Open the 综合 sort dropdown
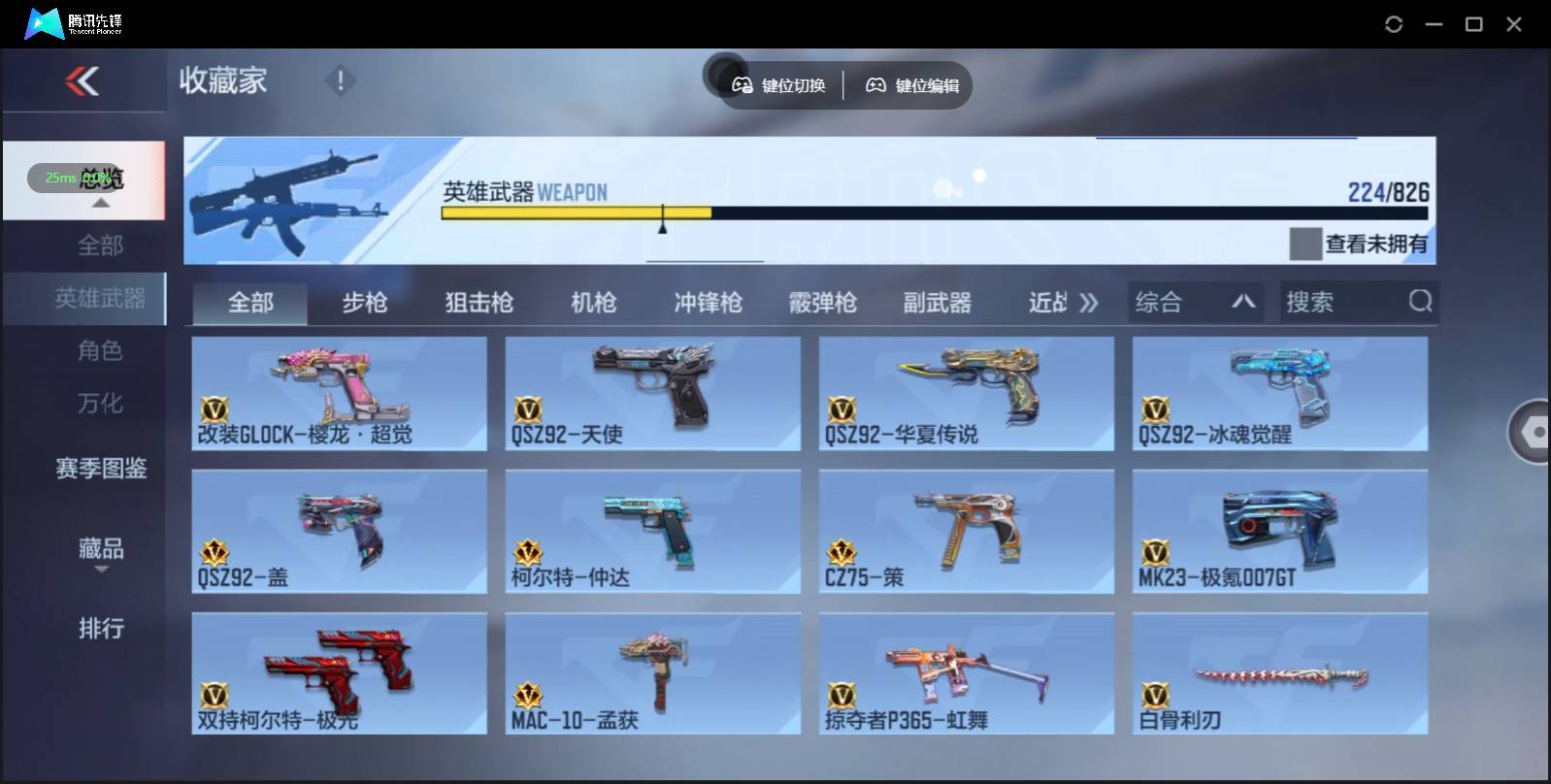The width and height of the screenshot is (1551, 784). click(x=1196, y=302)
